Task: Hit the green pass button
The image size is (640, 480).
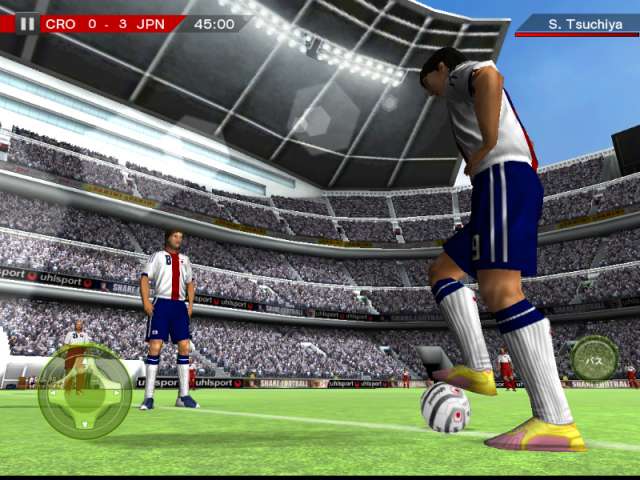Action: tap(594, 357)
